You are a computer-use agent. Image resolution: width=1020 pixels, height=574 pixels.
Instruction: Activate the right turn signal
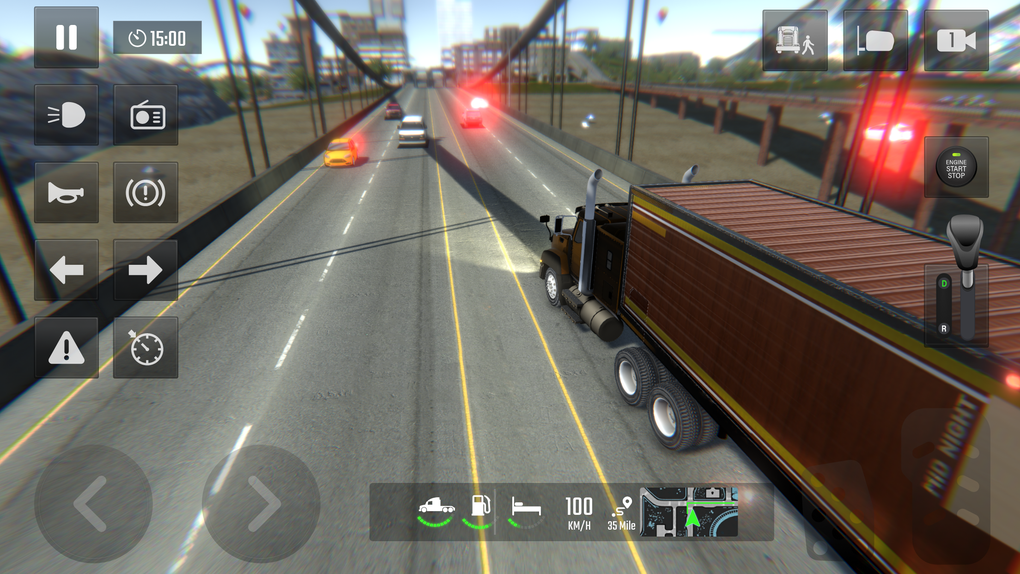[146, 270]
